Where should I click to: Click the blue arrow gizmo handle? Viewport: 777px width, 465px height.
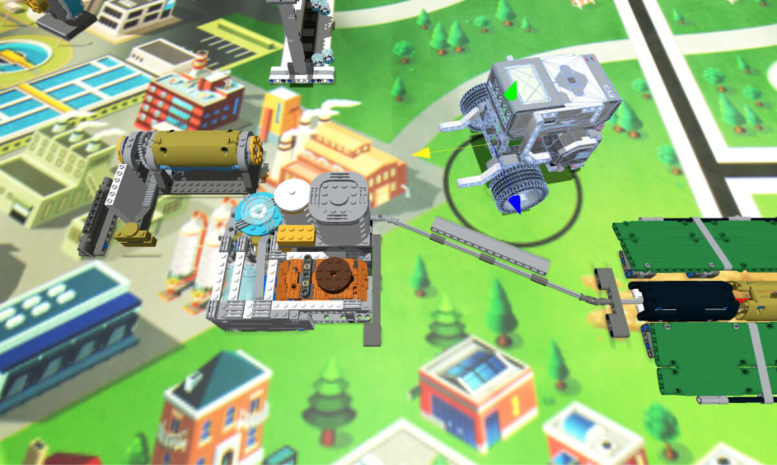[514, 203]
